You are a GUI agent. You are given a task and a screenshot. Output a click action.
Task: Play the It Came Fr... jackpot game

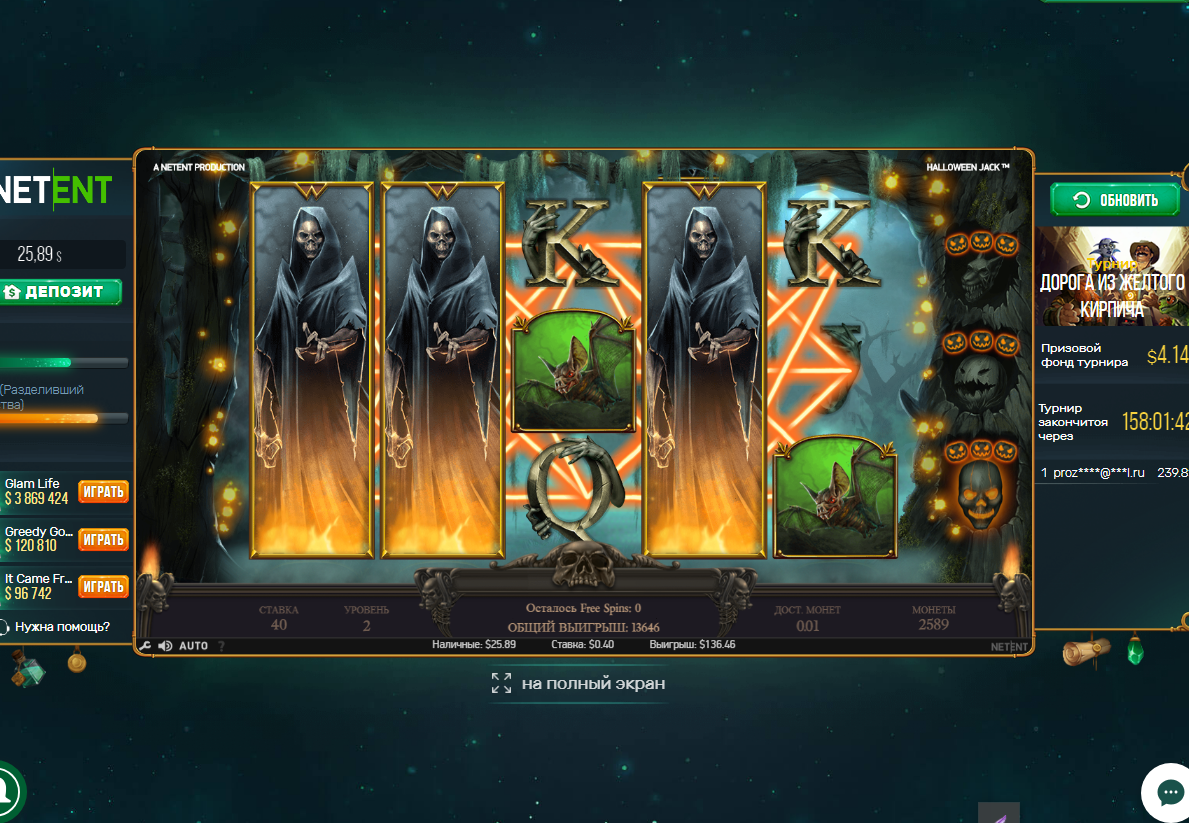pos(103,586)
